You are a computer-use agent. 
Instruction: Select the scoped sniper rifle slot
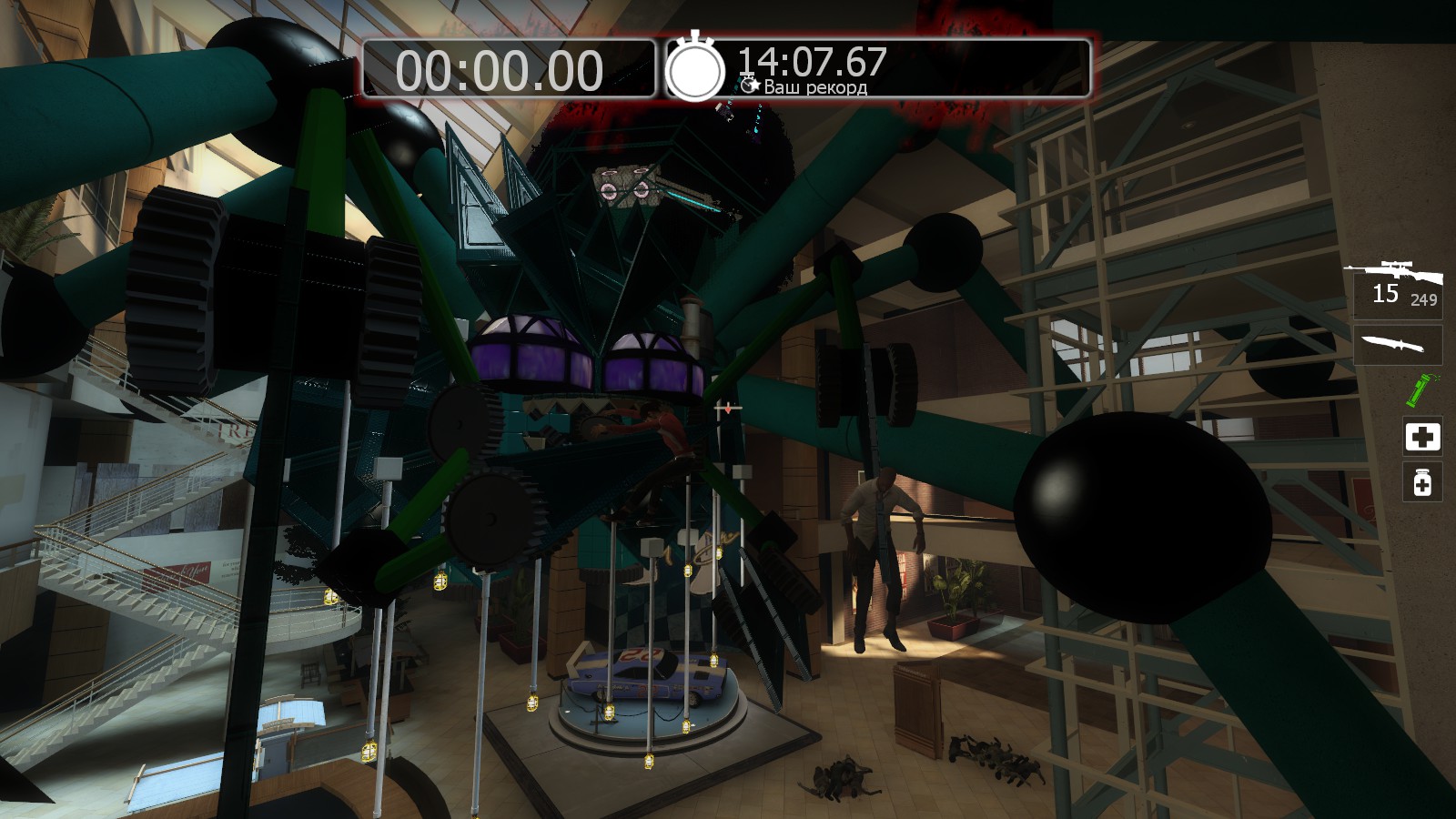pos(1396,283)
